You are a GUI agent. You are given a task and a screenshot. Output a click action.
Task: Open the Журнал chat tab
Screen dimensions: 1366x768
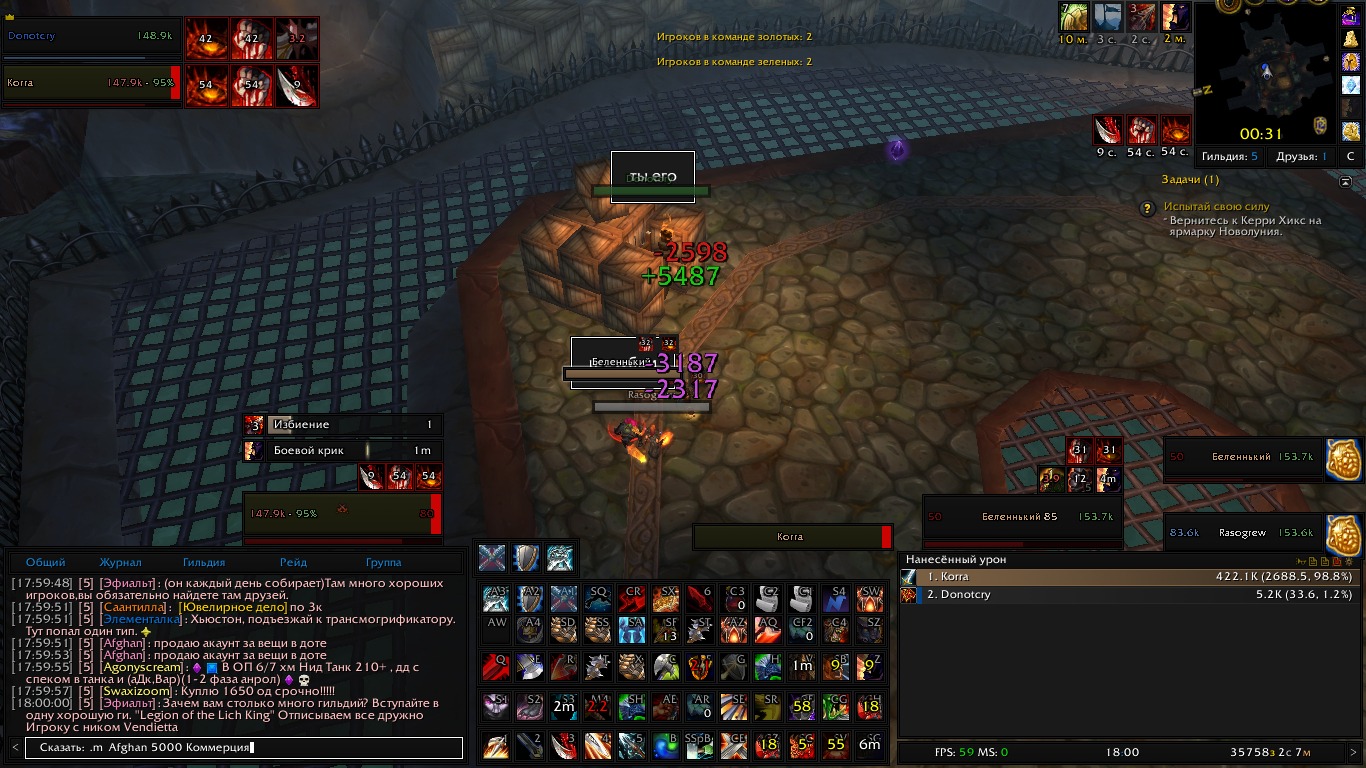tap(120, 562)
